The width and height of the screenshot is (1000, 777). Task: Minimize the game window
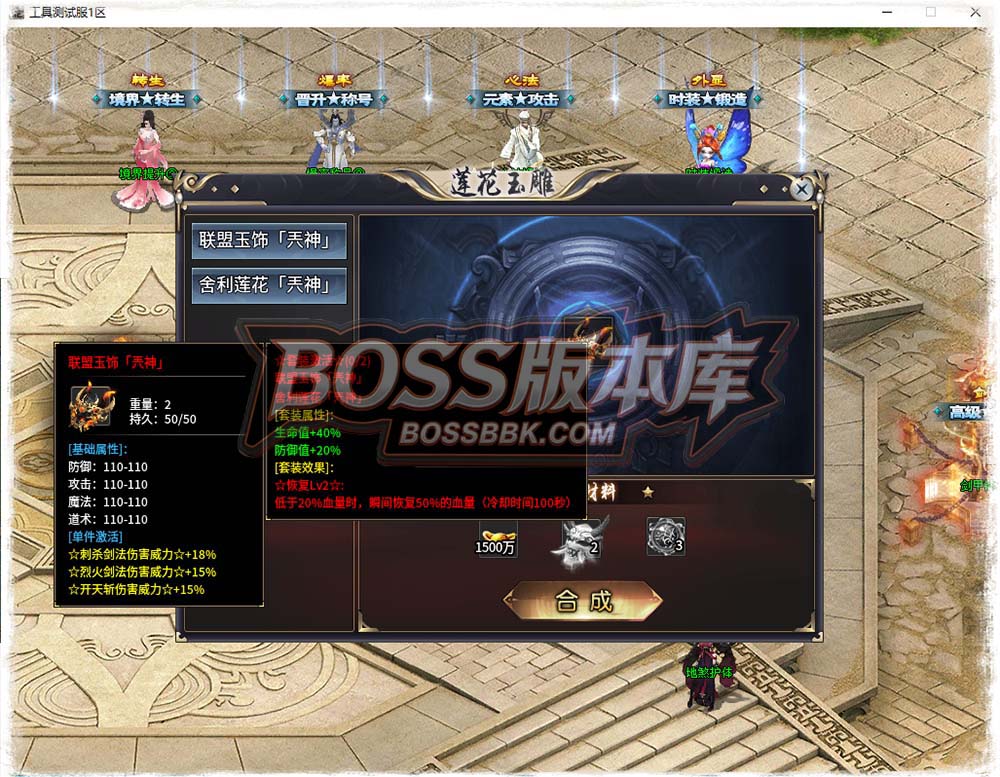(x=886, y=12)
